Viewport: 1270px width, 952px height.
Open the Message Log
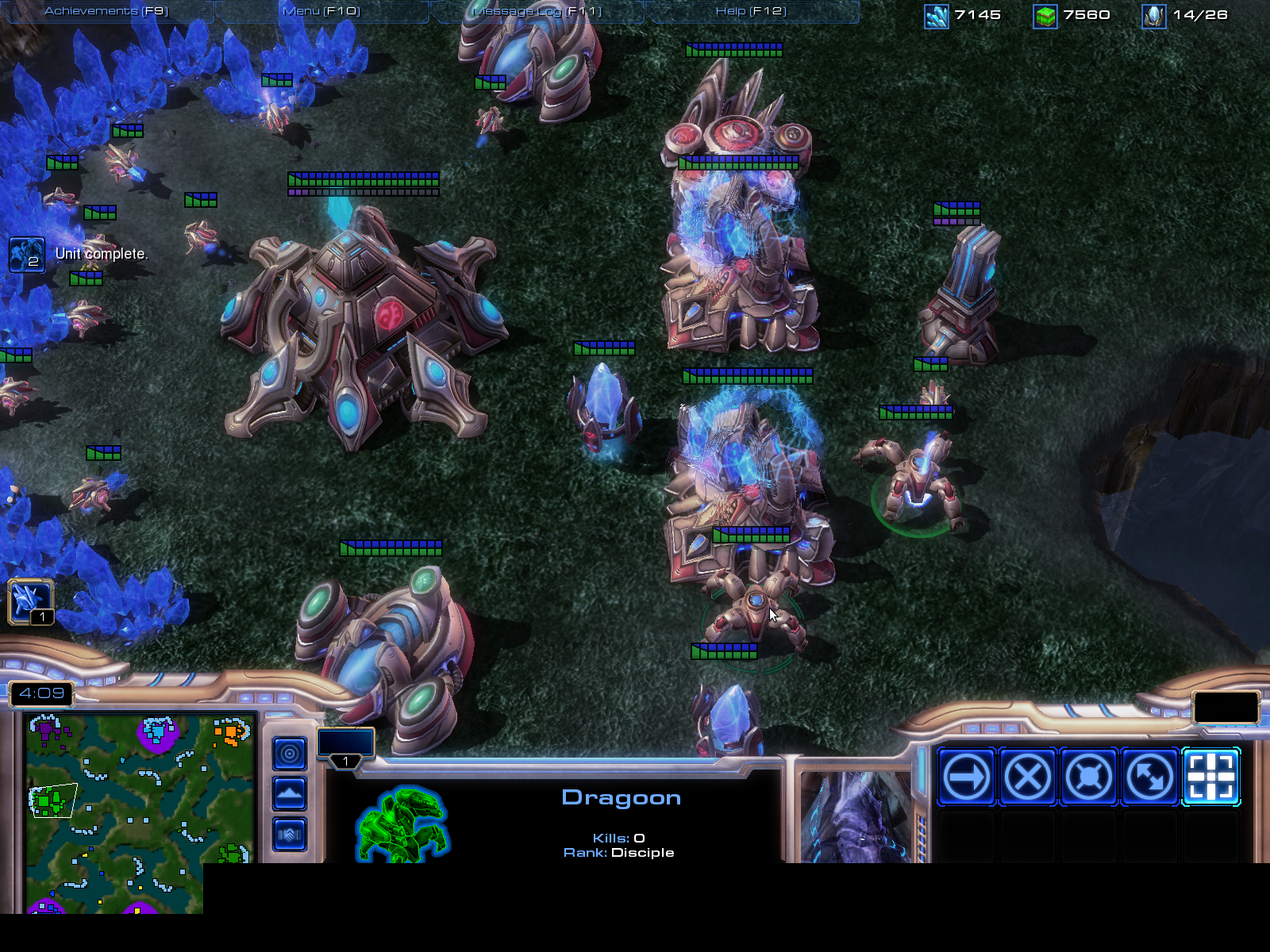[x=537, y=11]
